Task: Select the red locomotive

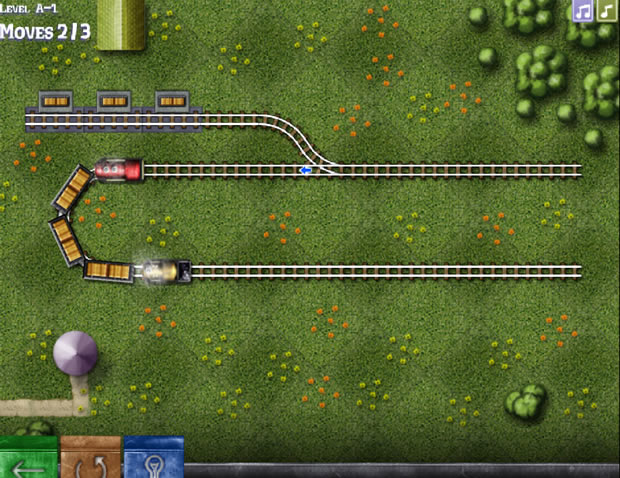Action: 118,170
